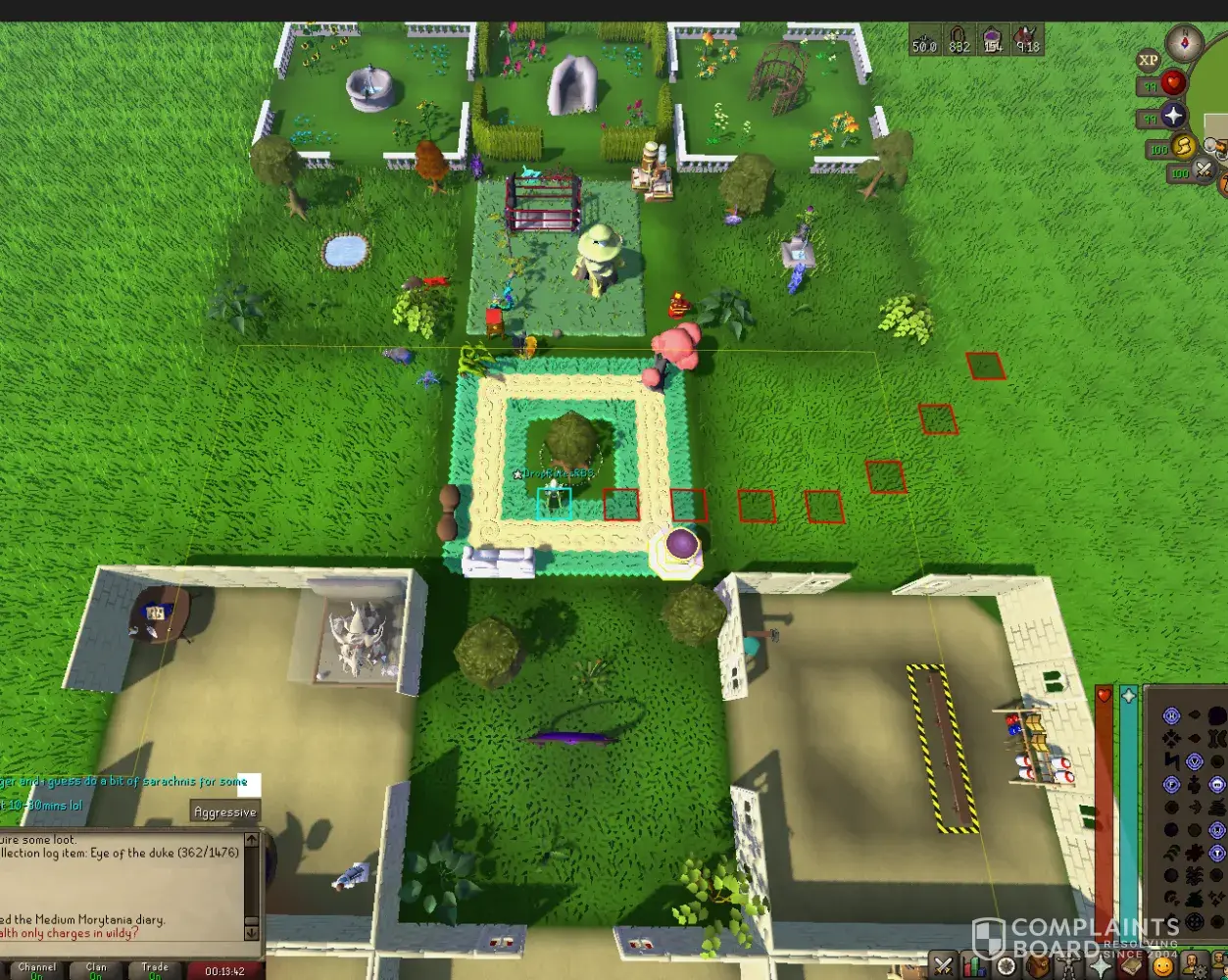Viewport: 1228px width, 980px height.
Task: Activate quick-prayers via the prayer orb
Action: [x=1173, y=117]
